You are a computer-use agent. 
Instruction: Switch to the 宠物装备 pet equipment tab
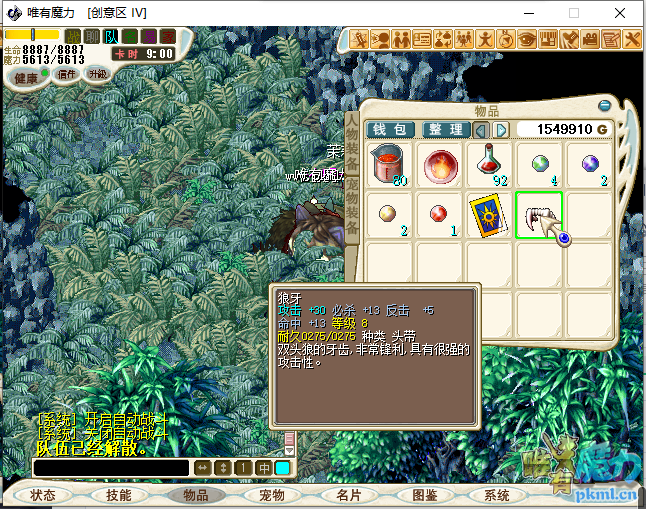pyautogui.click(x=352, y=207)
